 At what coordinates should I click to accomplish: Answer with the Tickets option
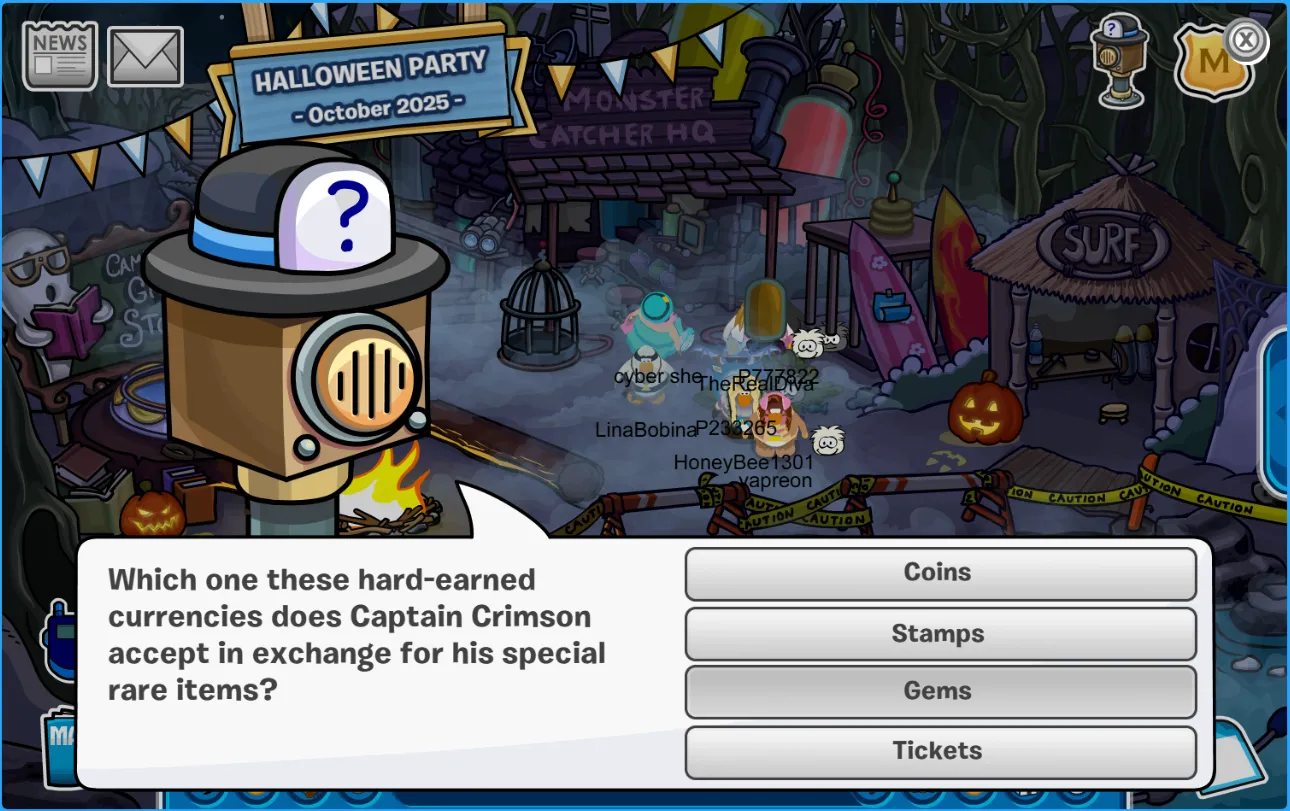[940, 751]
